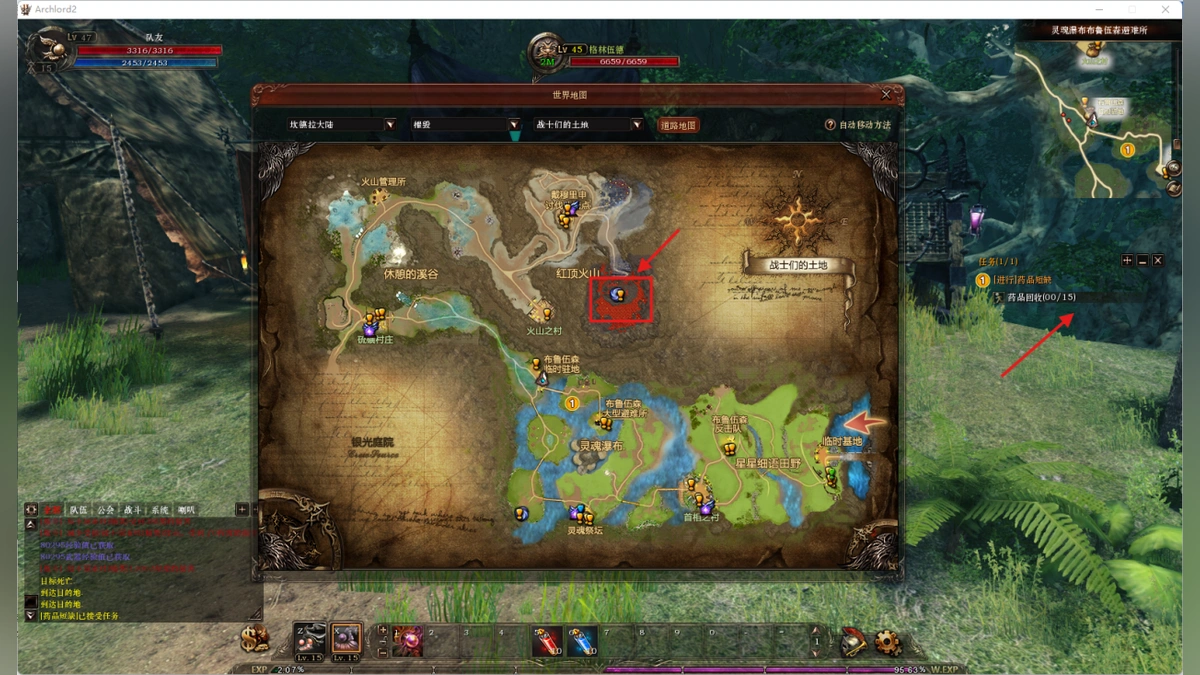Switch chat to the 公会 tab
Viewport: 1200px width, 675px height.
coord(106,510)
